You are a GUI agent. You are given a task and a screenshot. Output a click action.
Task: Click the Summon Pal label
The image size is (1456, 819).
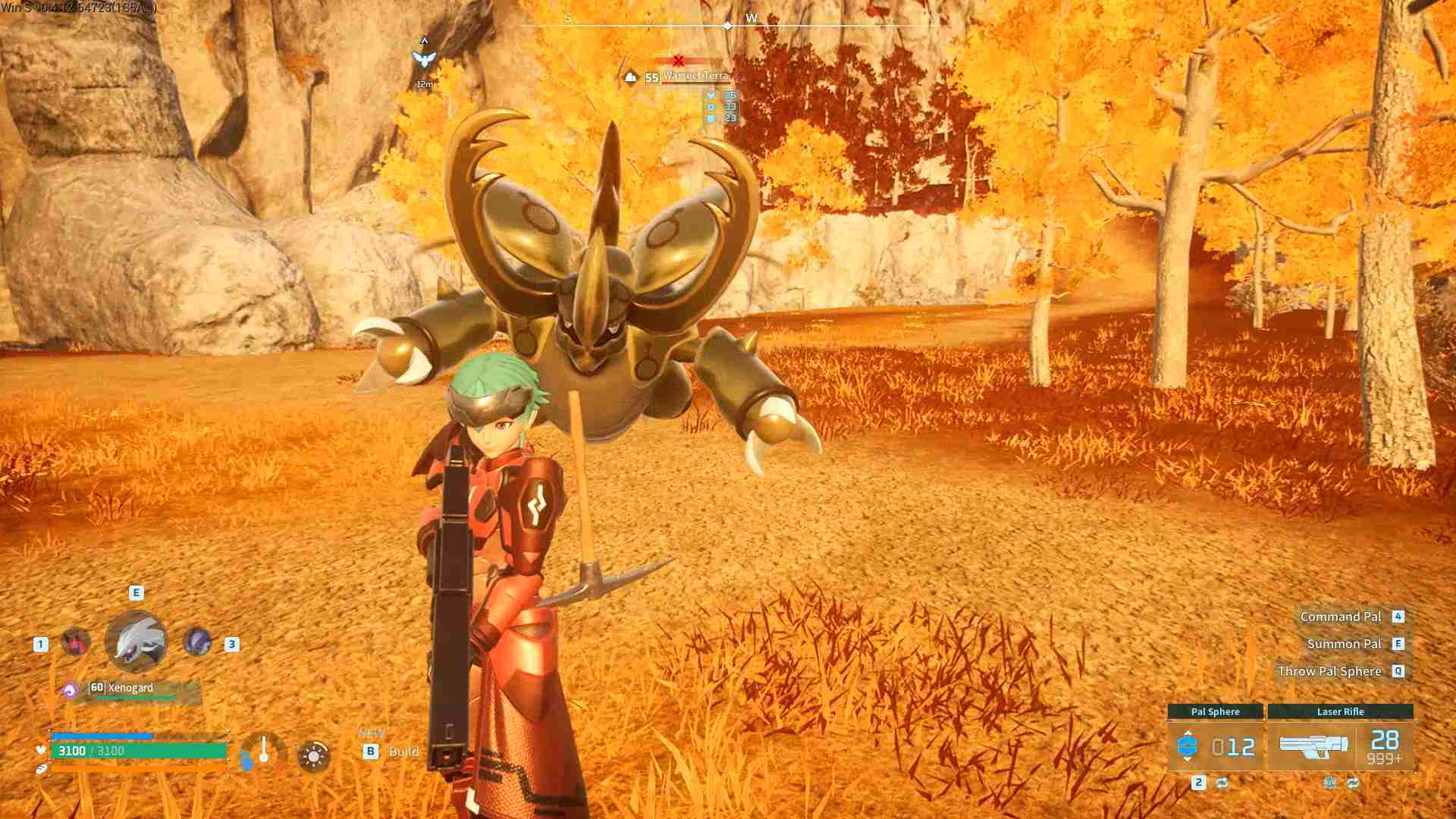1344,644
